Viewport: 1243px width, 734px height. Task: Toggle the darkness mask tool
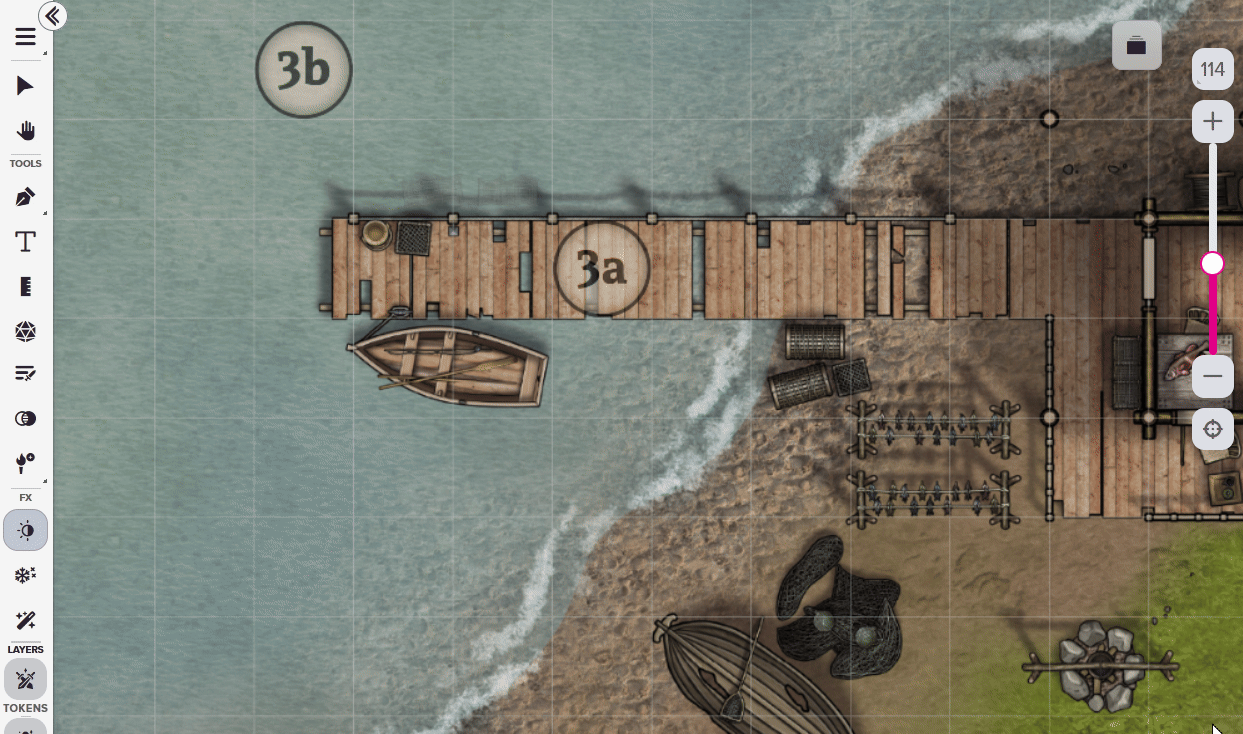[25, 419]
